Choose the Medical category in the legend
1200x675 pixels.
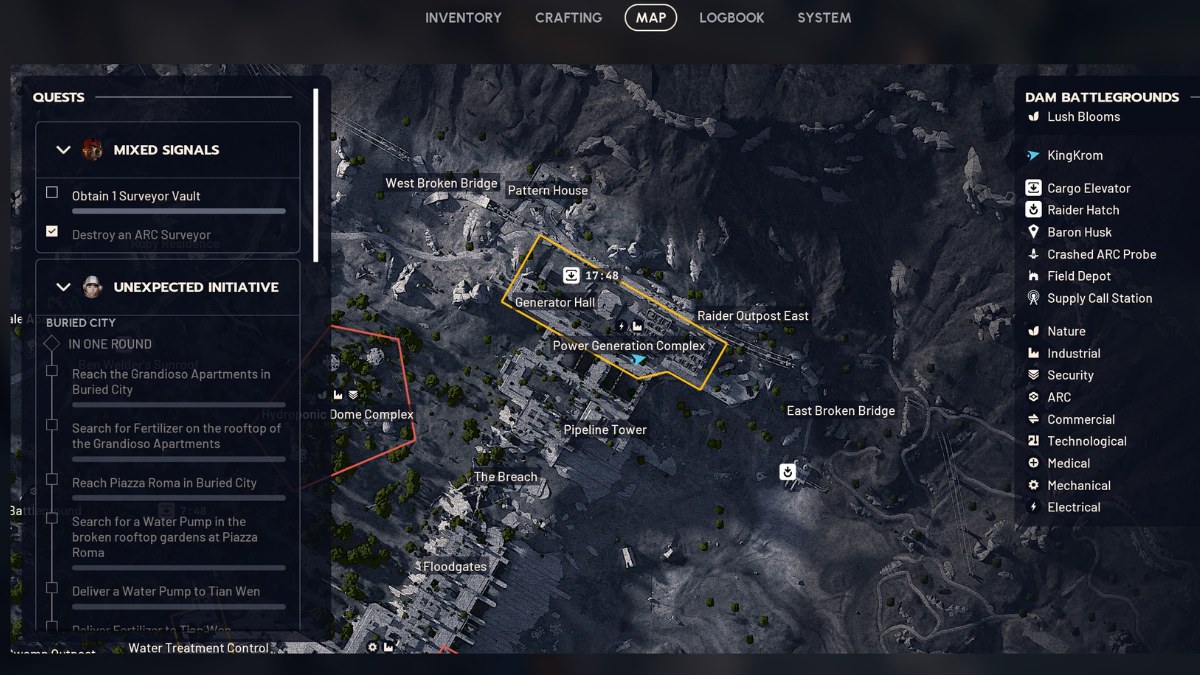[x=1068, y=463]
